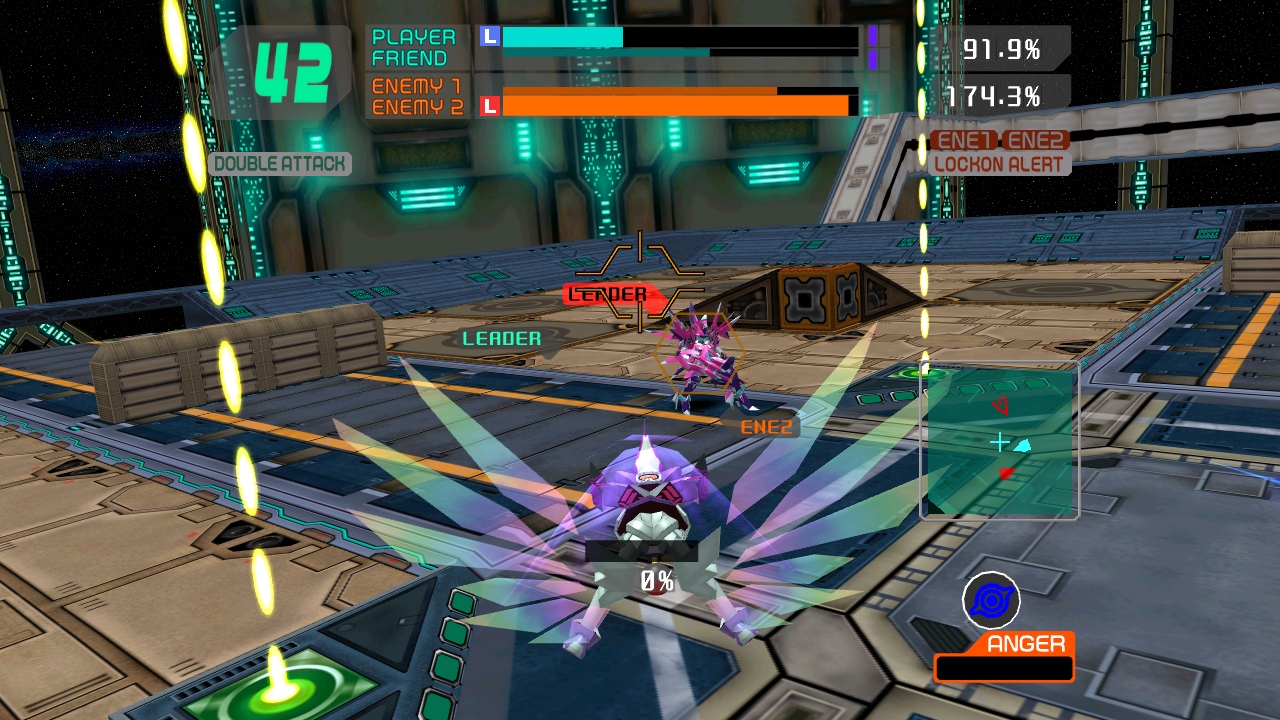Expand the minimap radar panel
This screenshot has width=1280, height=720.
click(x=998, y=440)
